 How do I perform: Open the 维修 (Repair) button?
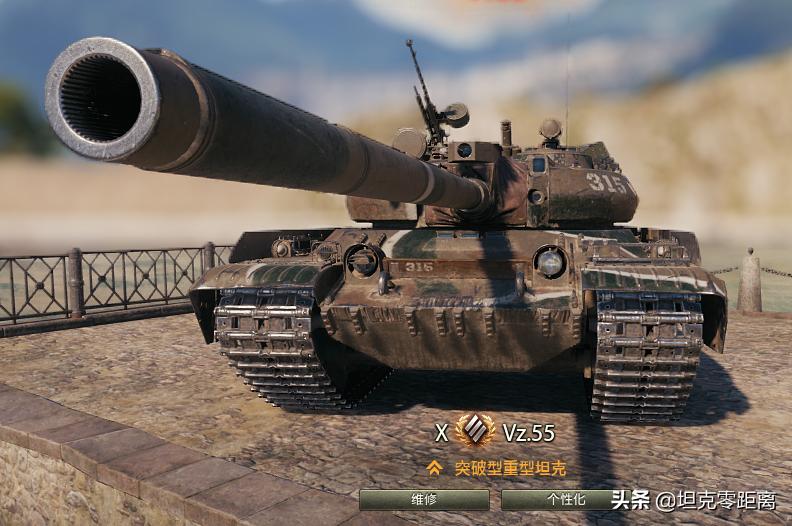[x=424, y=499]
